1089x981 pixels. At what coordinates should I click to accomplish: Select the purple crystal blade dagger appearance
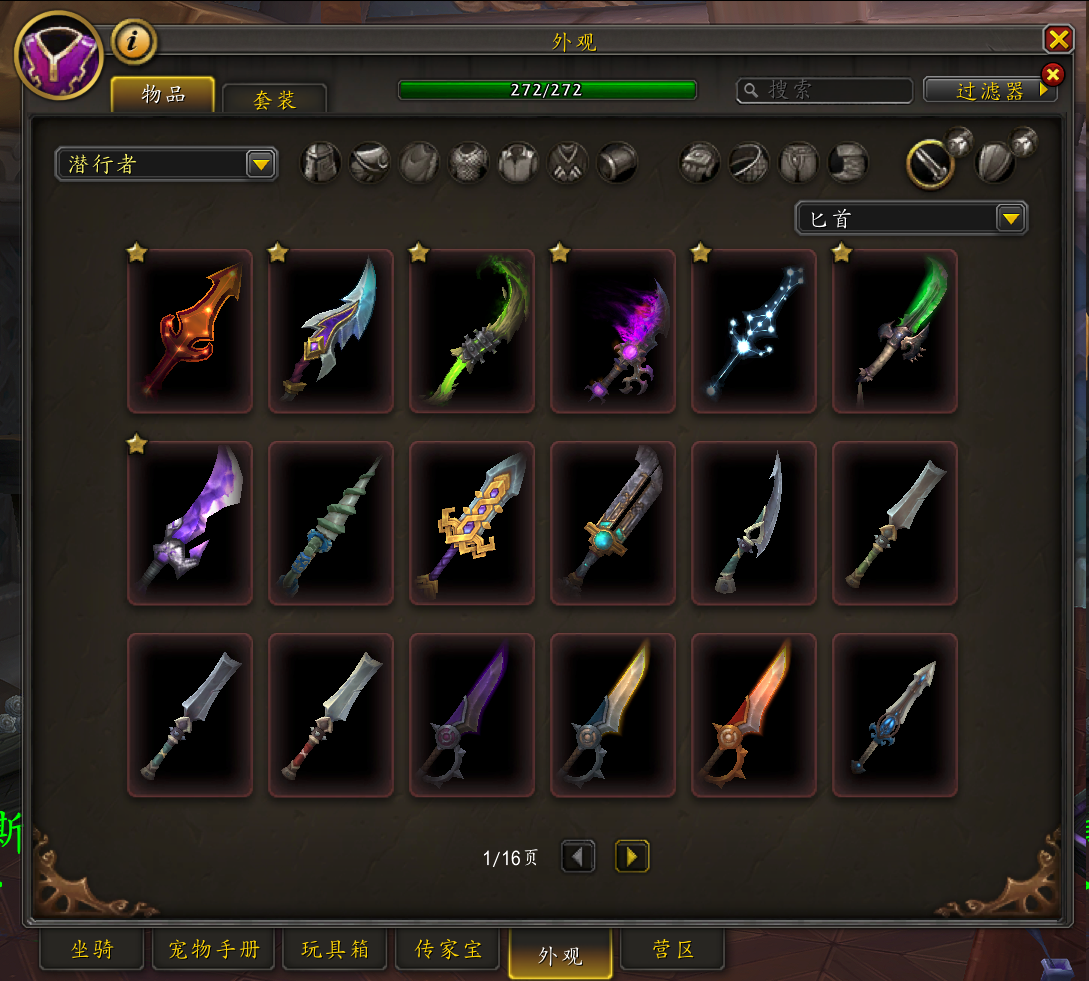190,523
